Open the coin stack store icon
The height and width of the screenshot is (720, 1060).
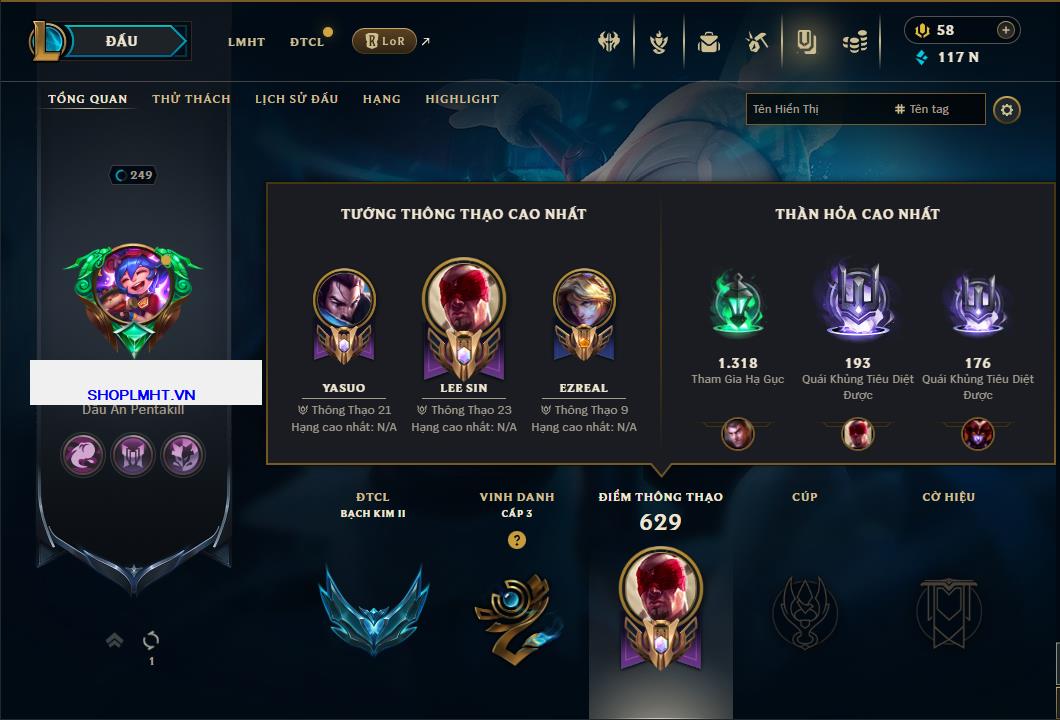click(x=854, y=42)
